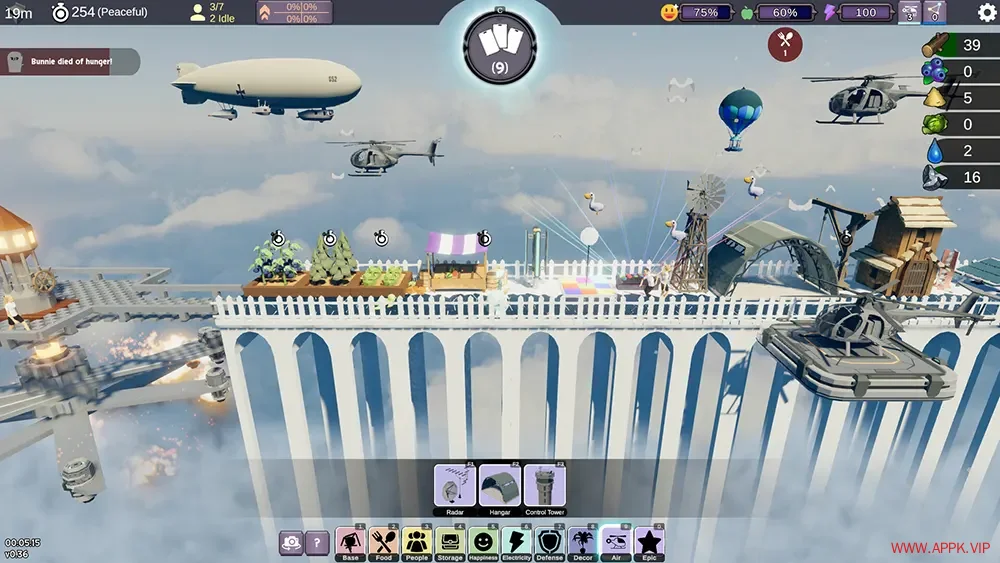This screenshot has width=1000, height=563.
Task: Click the red fork and spoon hunger alert
Action: click(784, 44)
